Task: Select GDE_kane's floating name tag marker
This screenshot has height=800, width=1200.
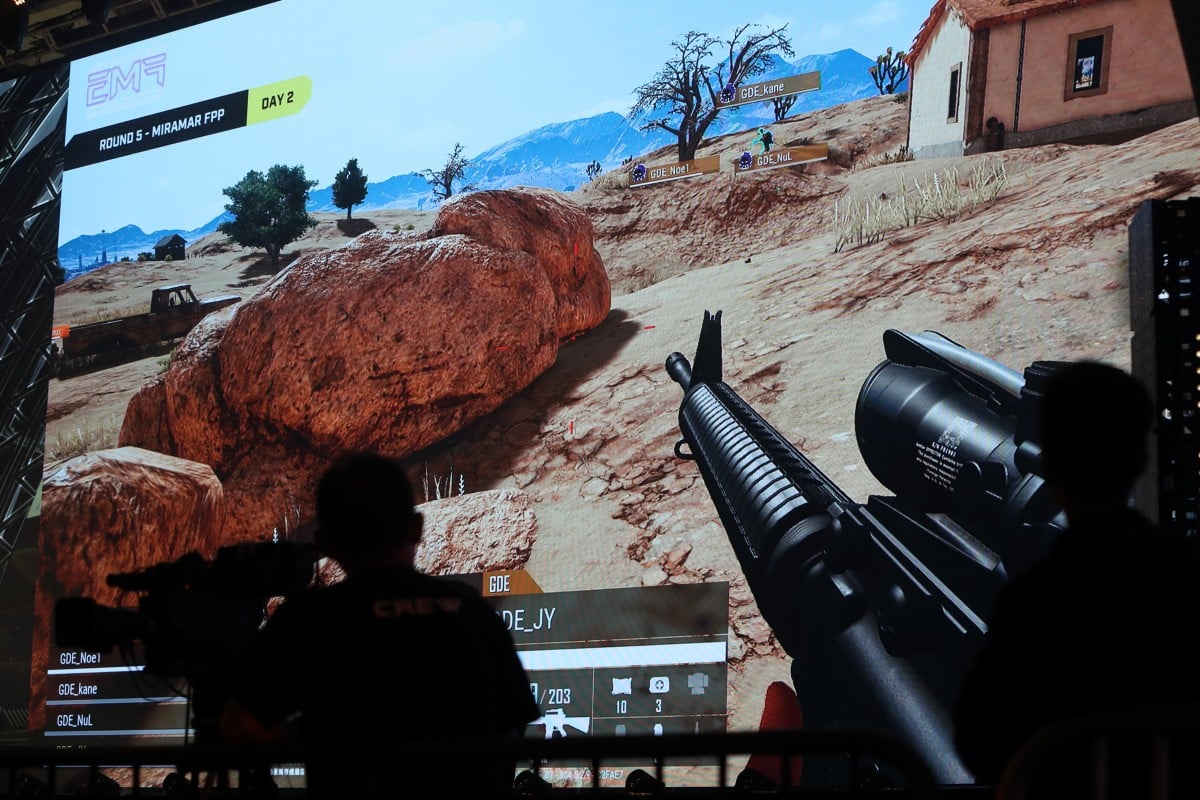Action: 768,90
